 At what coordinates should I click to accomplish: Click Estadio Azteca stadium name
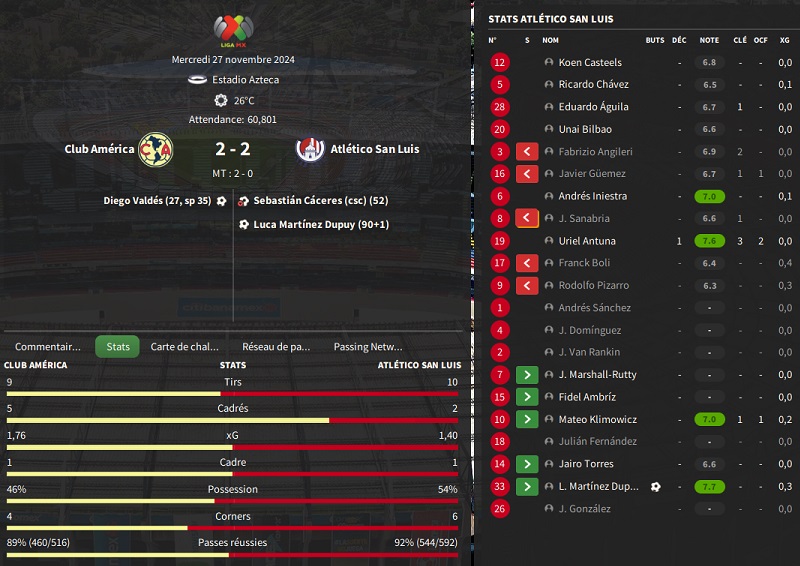[x=245, y=79]
